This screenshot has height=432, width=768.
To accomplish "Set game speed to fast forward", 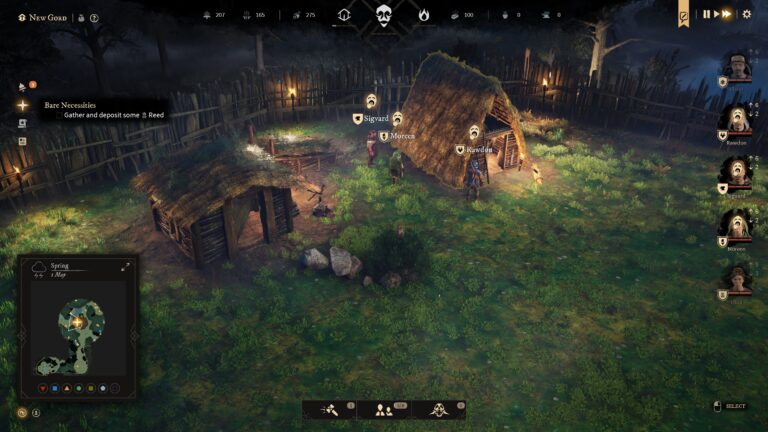I will [x=727, y=14].
